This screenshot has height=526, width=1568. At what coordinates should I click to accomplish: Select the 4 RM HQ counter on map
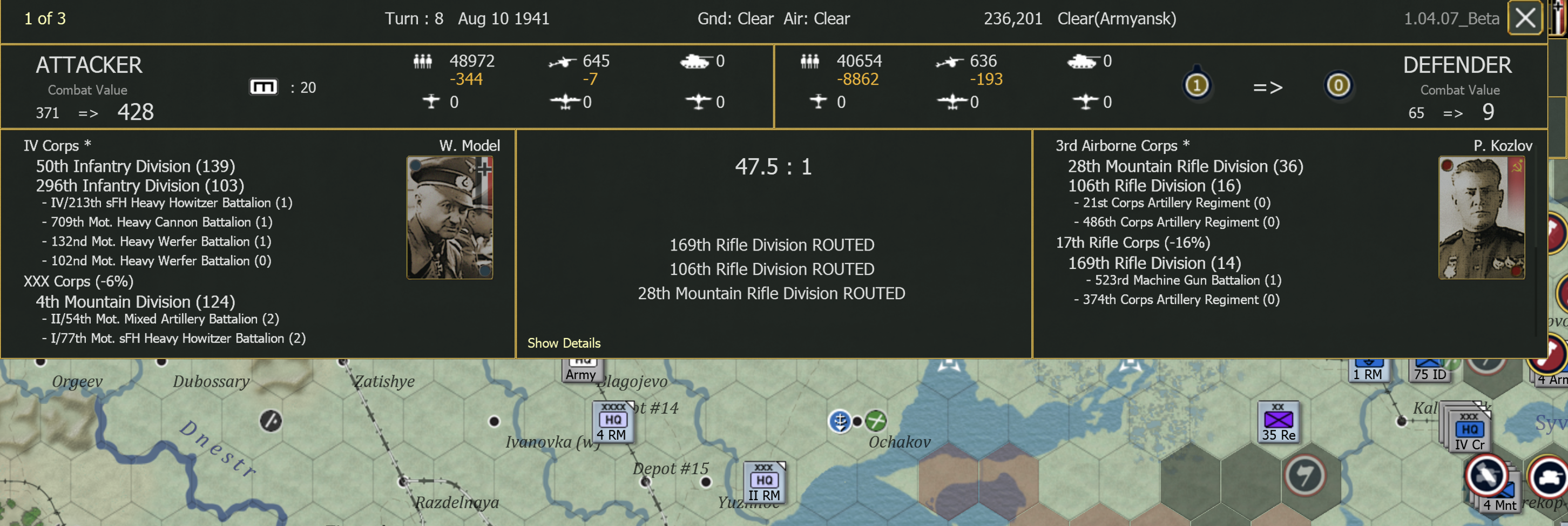click(x=612, y=420)
